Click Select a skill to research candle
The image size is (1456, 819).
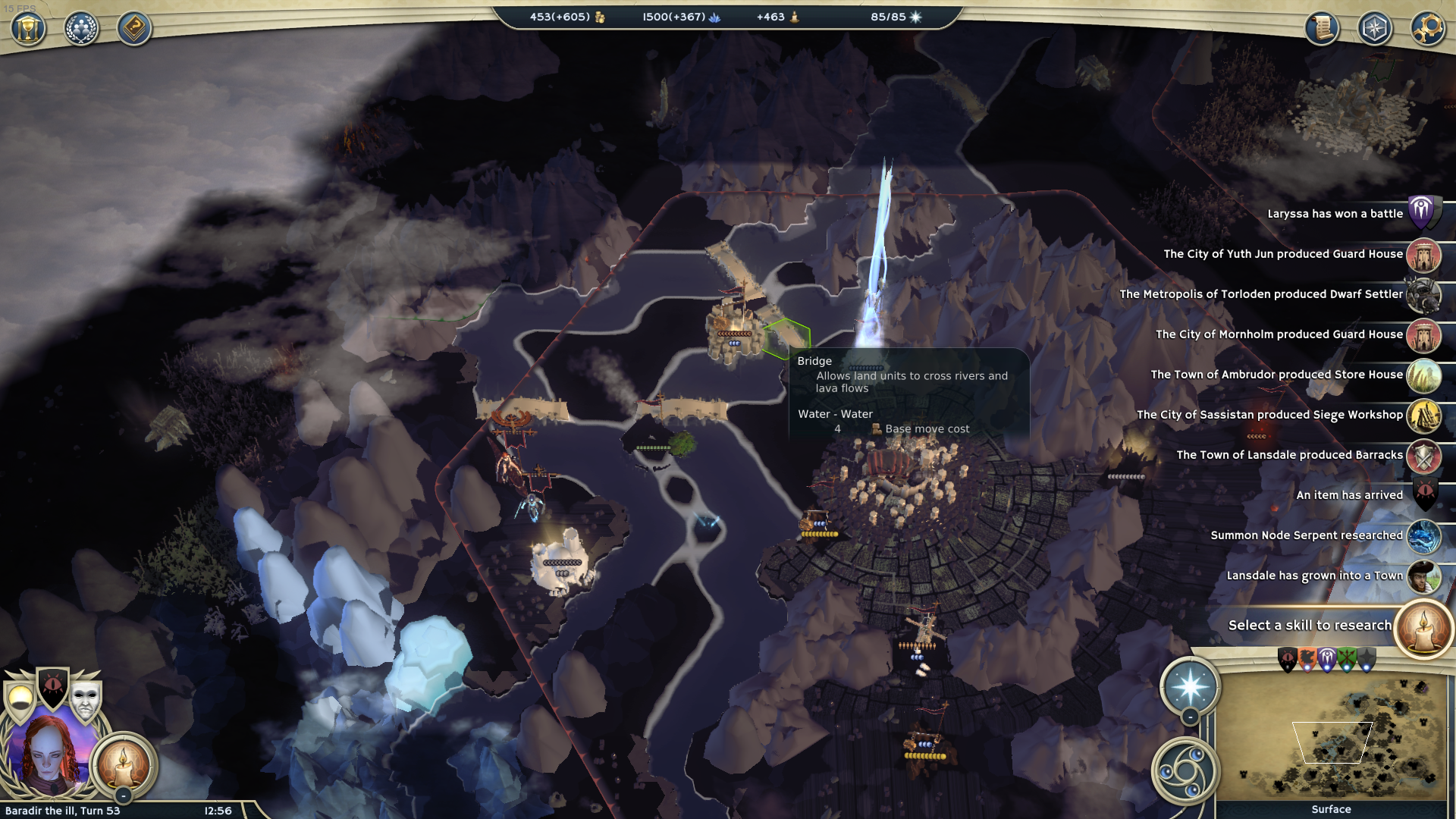(x=1423, y=627)
